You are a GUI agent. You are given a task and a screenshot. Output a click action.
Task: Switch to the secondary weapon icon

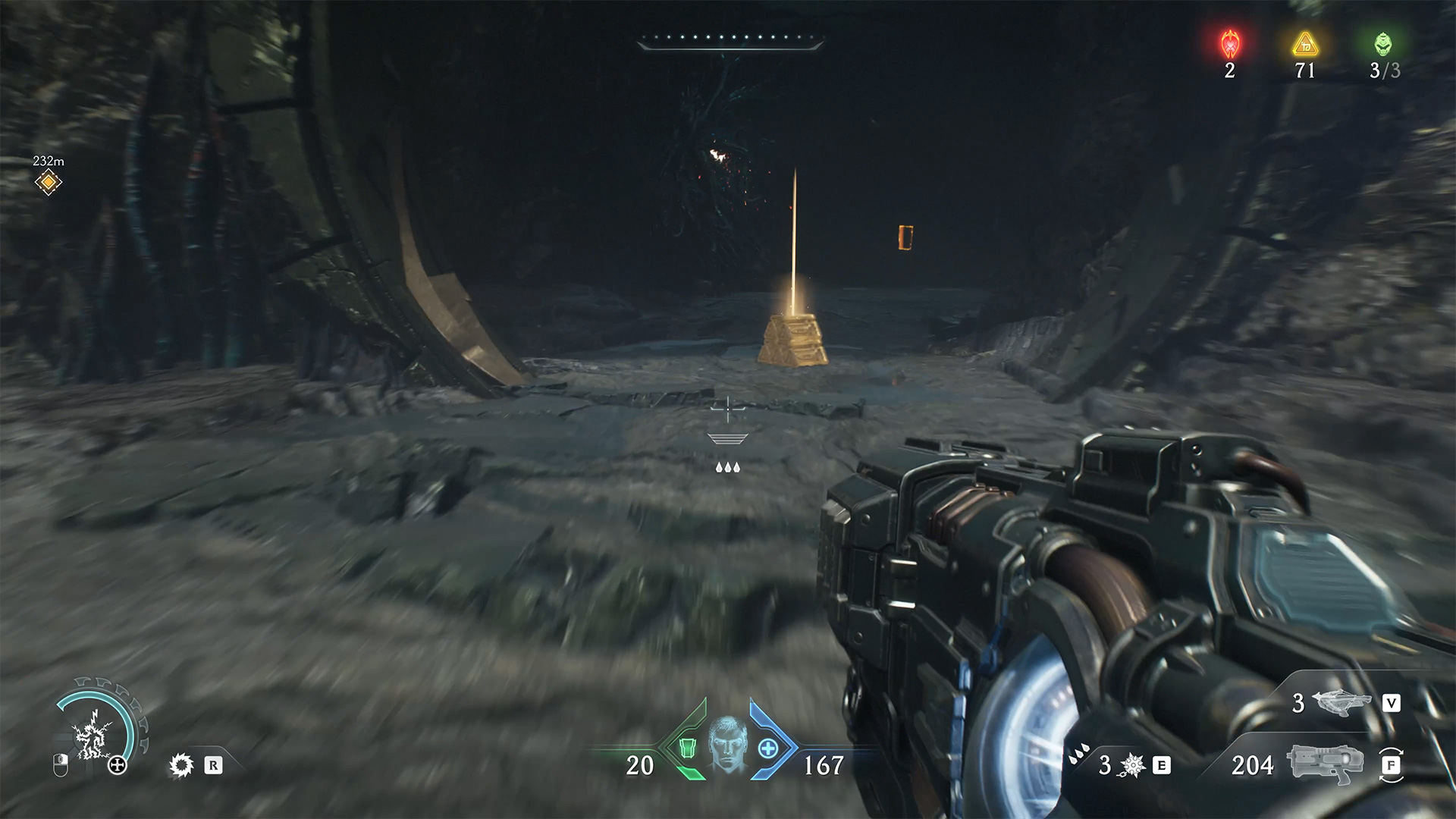coord(1342,703)
